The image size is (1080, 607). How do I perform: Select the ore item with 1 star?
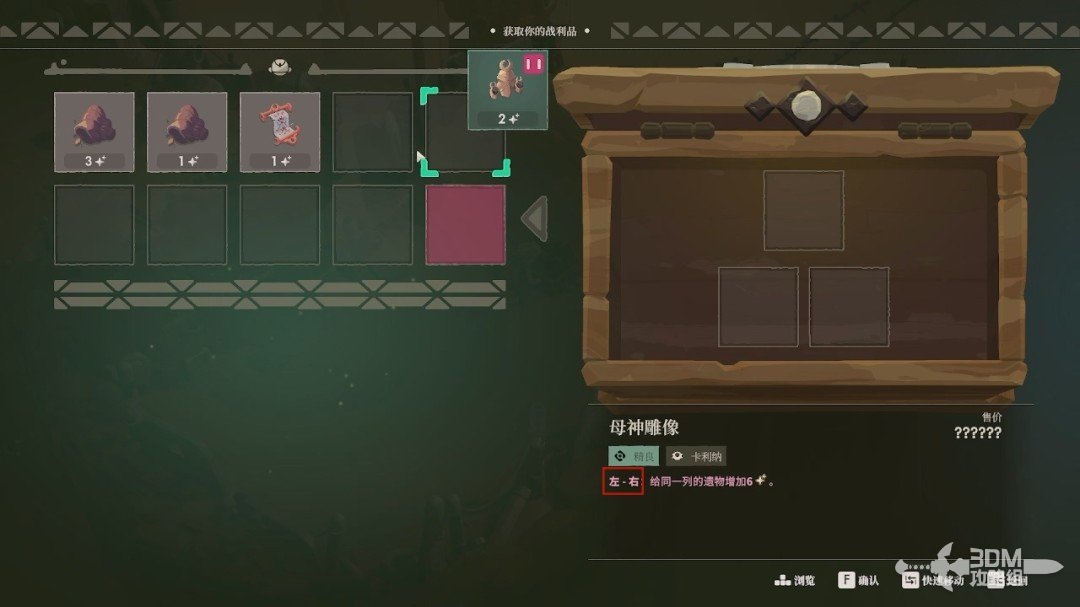click(187, 132)
